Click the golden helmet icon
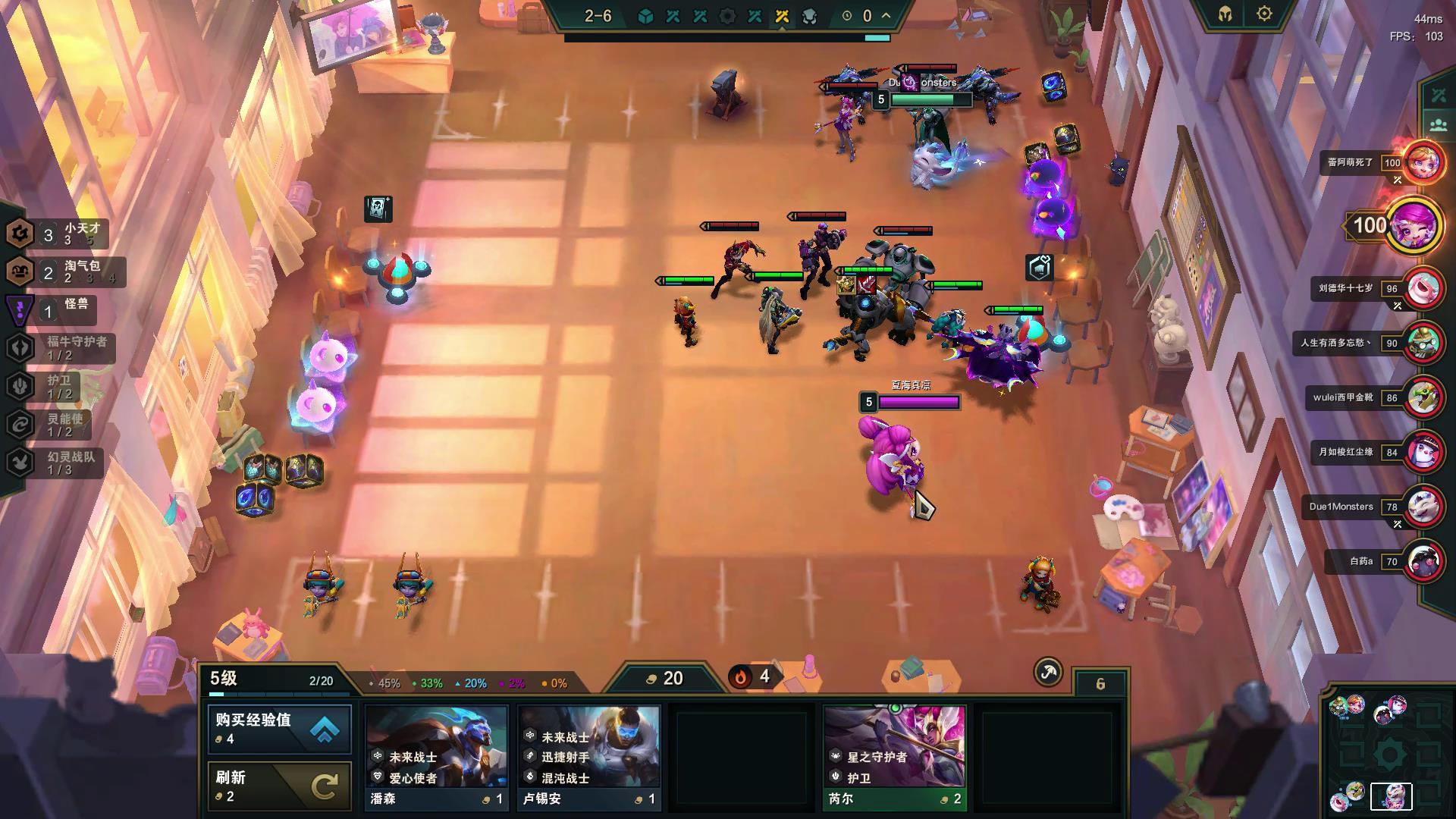The image size is (1456, 819). [x=1225, y=14]
